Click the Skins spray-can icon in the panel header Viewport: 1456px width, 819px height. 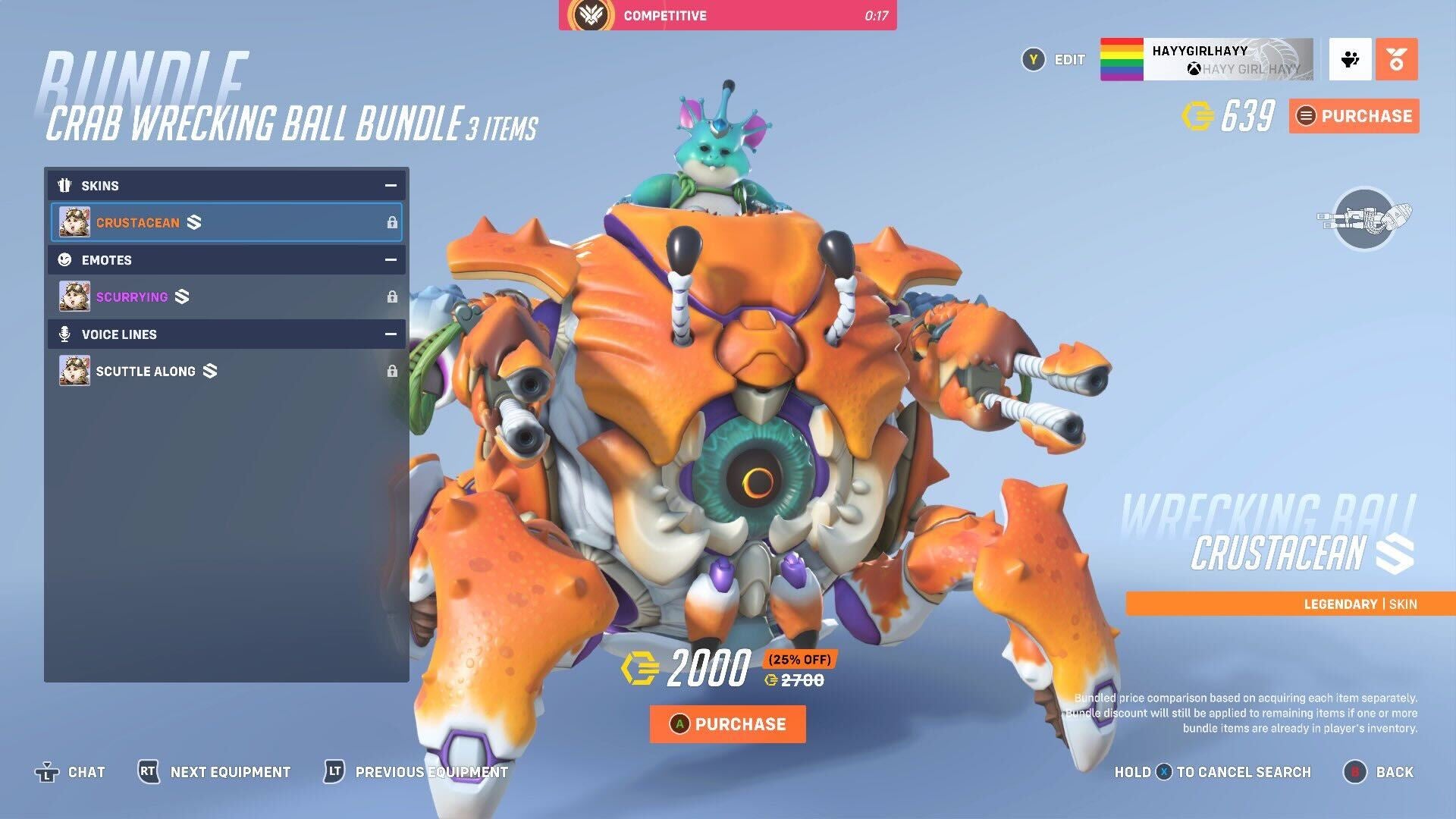click(x=65, y=184)
